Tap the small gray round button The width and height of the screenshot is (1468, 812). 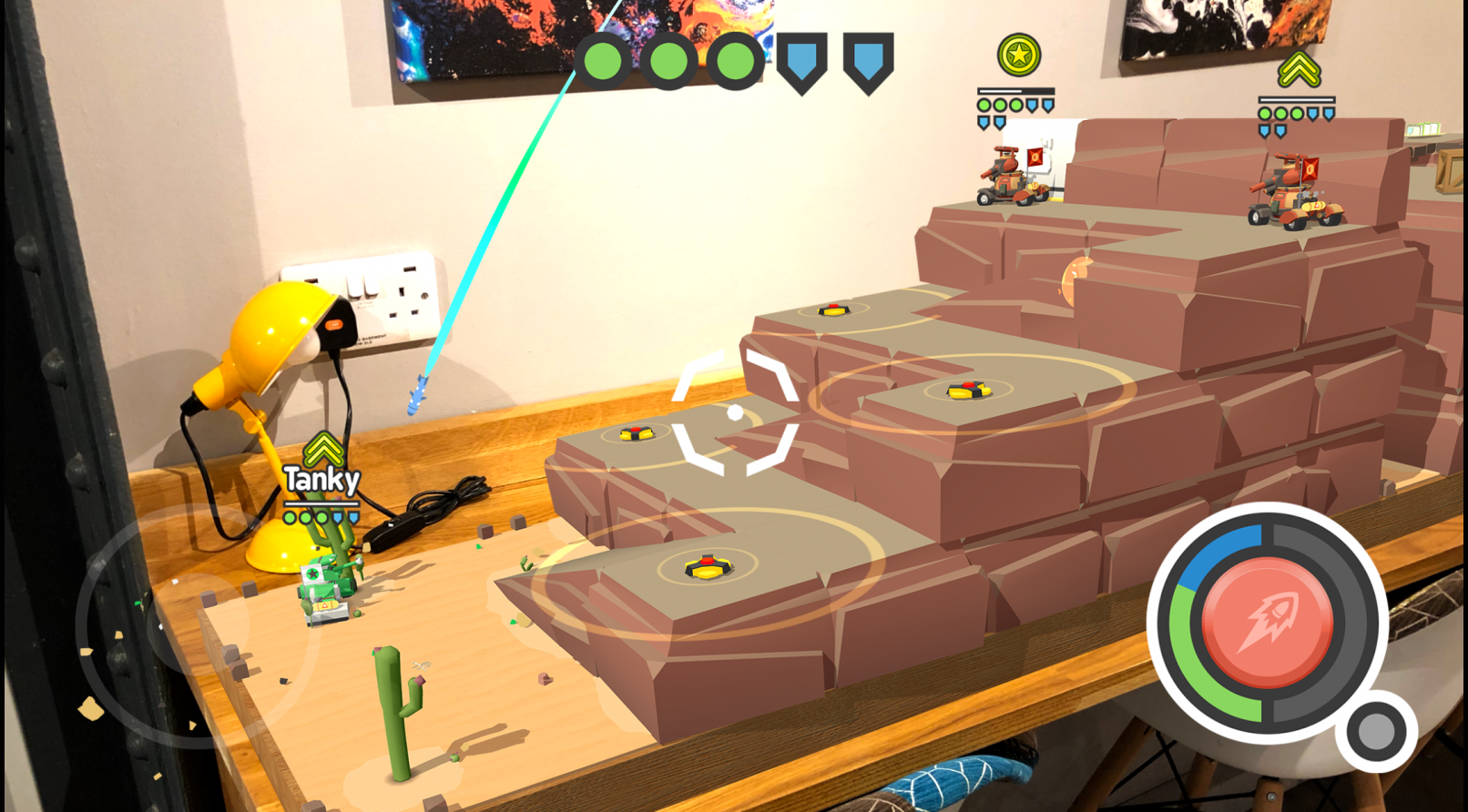coord(1375,731)
